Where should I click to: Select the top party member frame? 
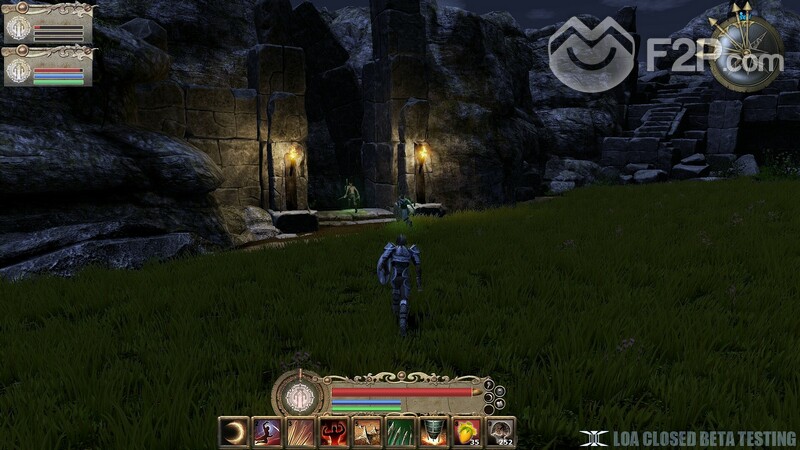[47, 23]
